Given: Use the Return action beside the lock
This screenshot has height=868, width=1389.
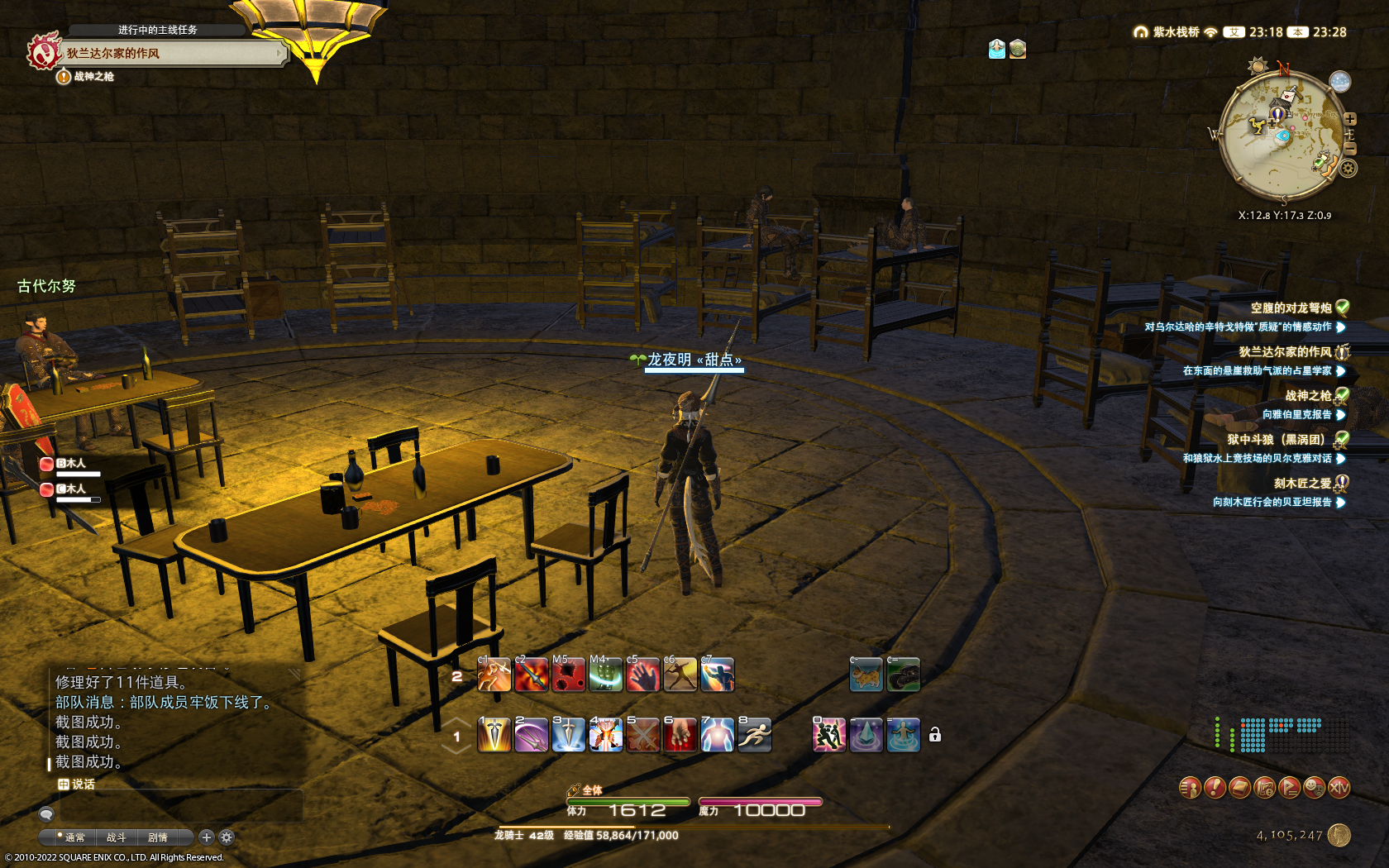Looking at the screenshot, I should pos(903,735).
